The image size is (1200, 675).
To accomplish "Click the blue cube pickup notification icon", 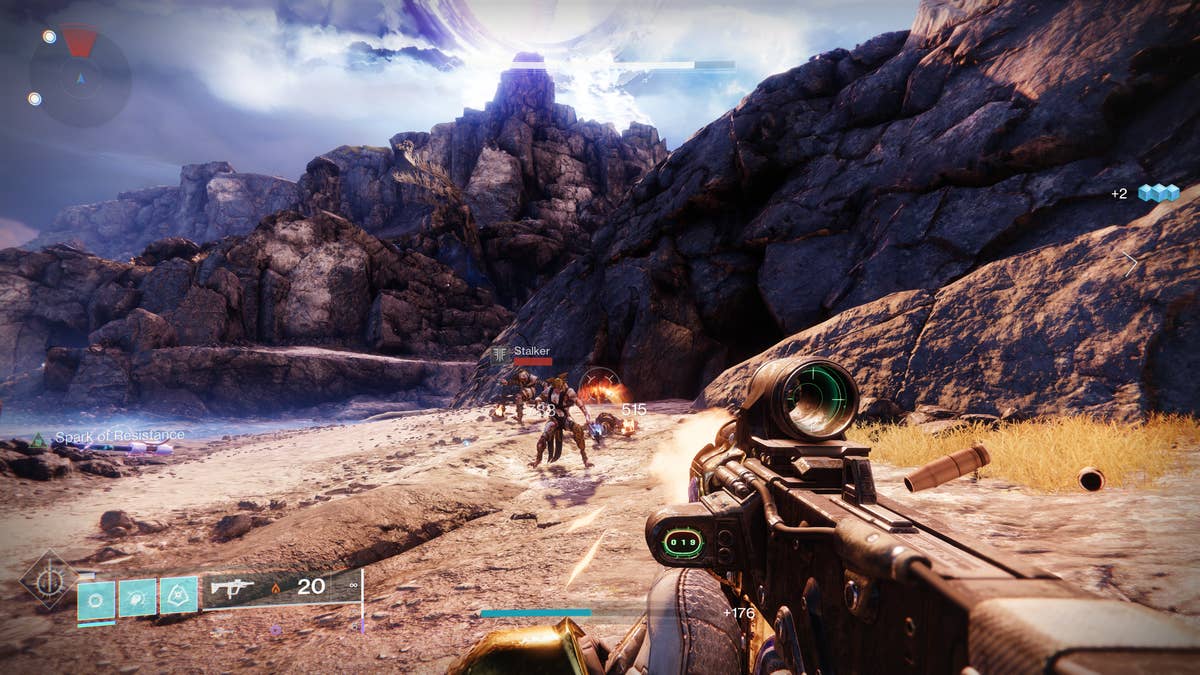I will coord(1157,193).
